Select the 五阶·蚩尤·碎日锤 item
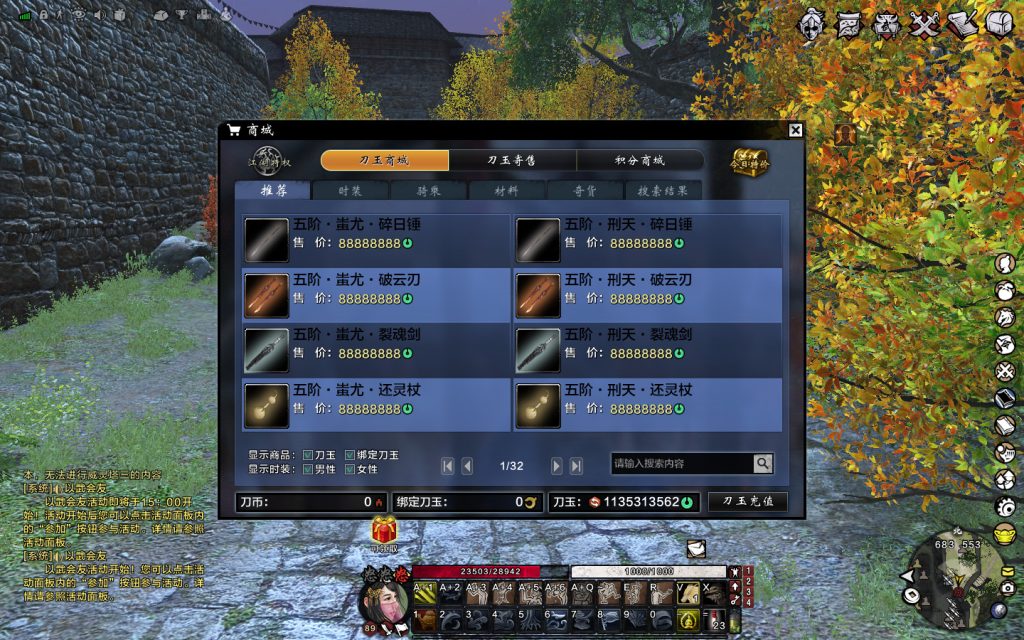Image resolution: width=1024 pixels, height=640 pixels. 376,239
